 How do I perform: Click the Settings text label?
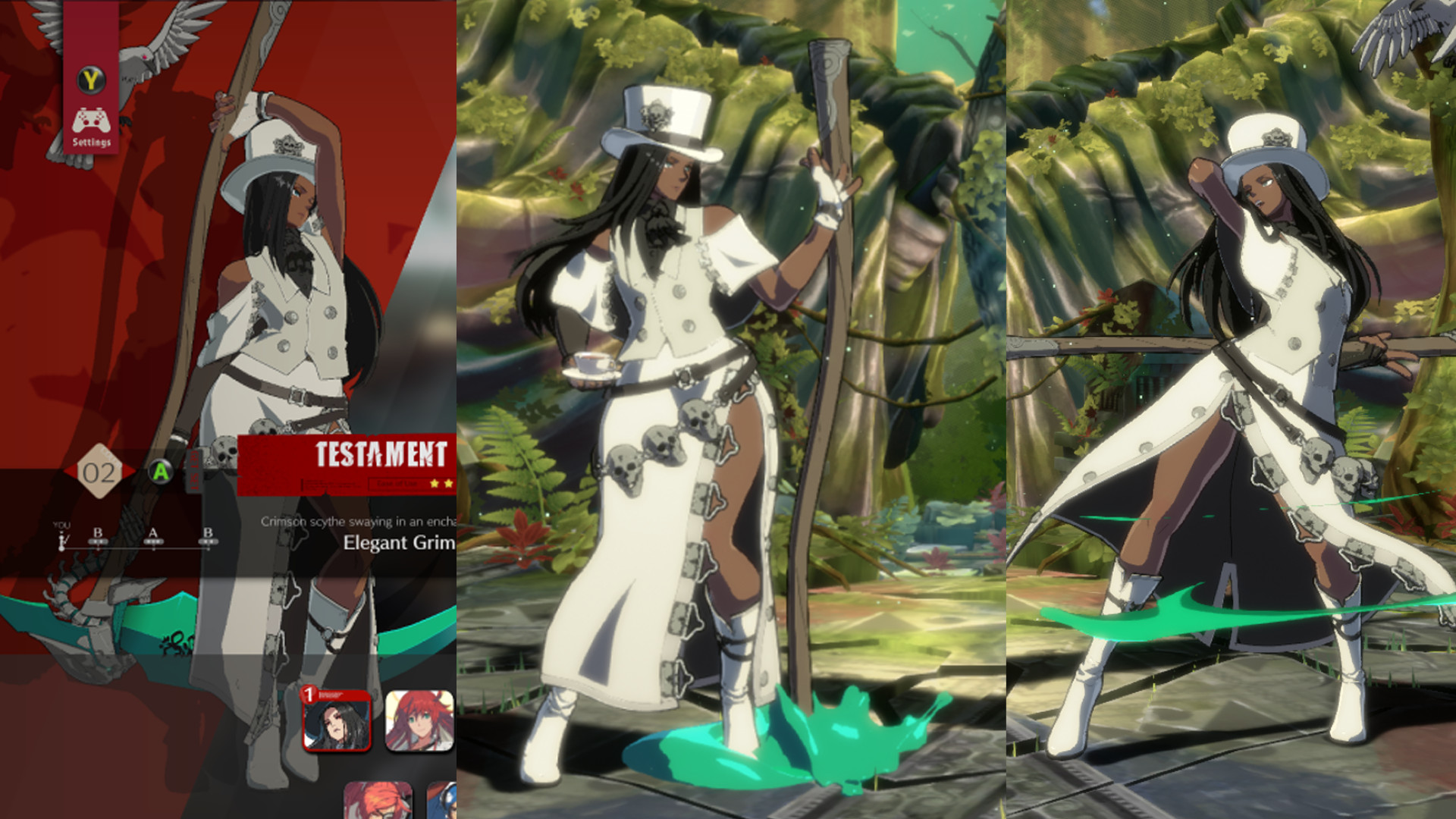point(91,141)
